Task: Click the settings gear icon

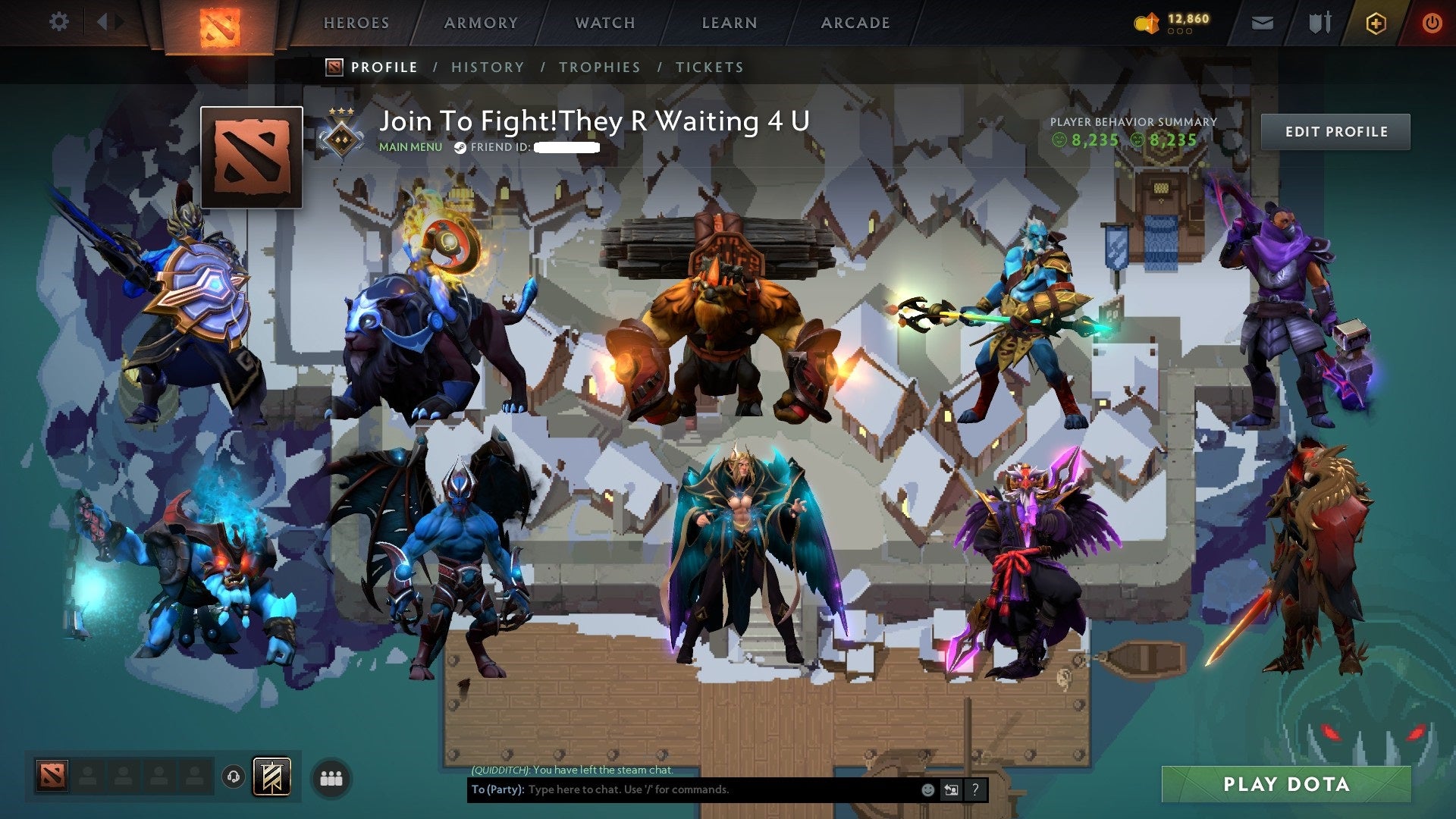Action: 58,21
